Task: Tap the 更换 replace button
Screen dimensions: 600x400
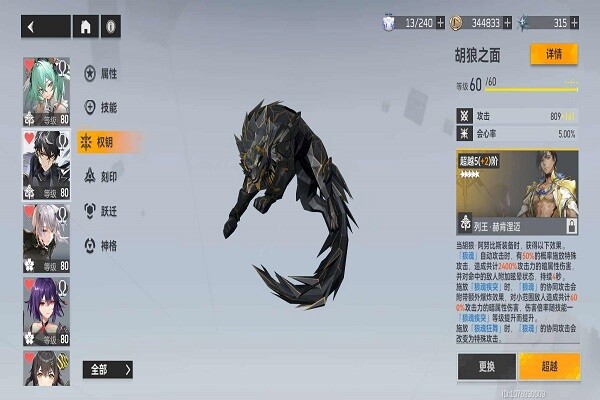Action: tap(486, 365)
